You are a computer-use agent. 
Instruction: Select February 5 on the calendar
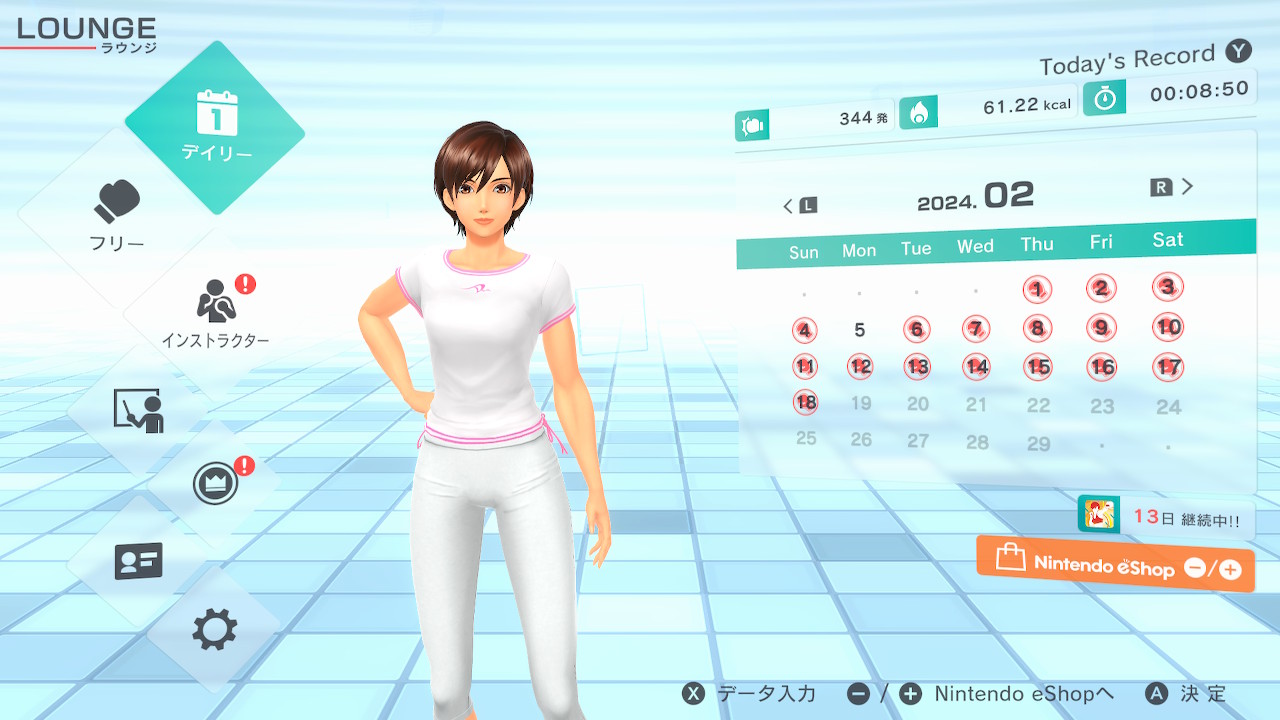[860, 330]
